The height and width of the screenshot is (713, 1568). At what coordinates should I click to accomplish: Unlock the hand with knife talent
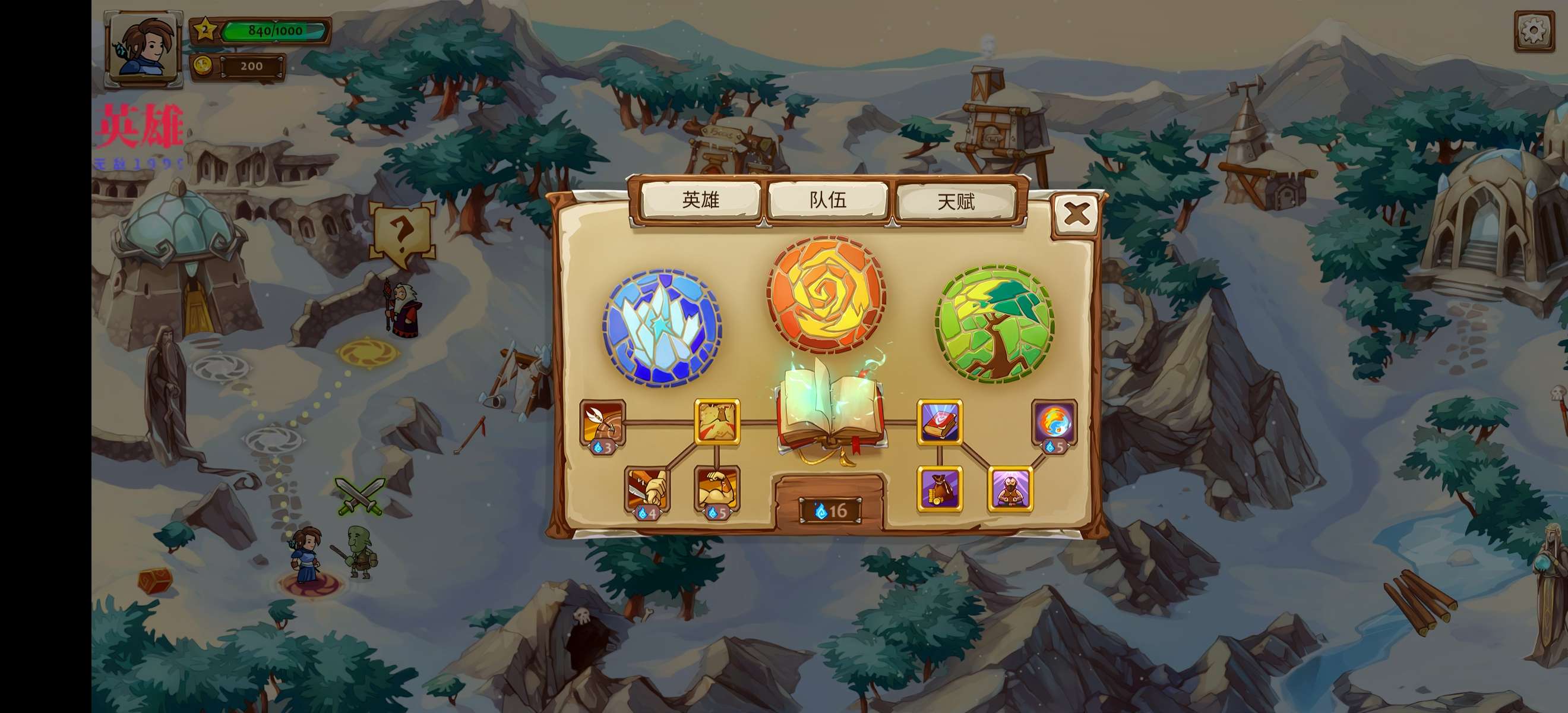click(x=647, y=489)
